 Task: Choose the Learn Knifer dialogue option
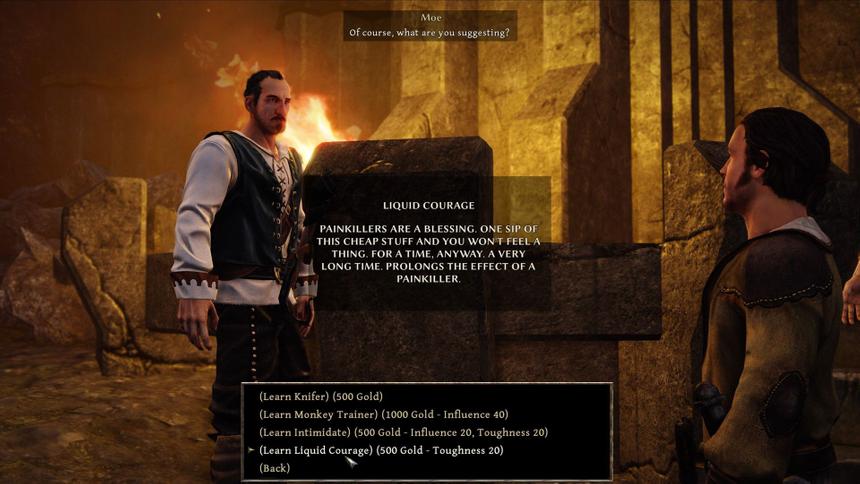pos(320,397)
